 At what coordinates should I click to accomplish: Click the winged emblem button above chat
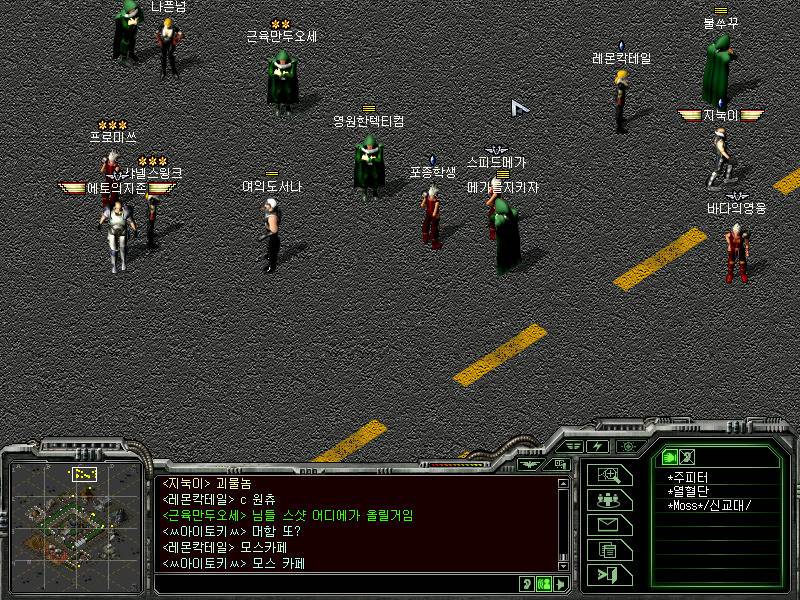tap(530, 464)
